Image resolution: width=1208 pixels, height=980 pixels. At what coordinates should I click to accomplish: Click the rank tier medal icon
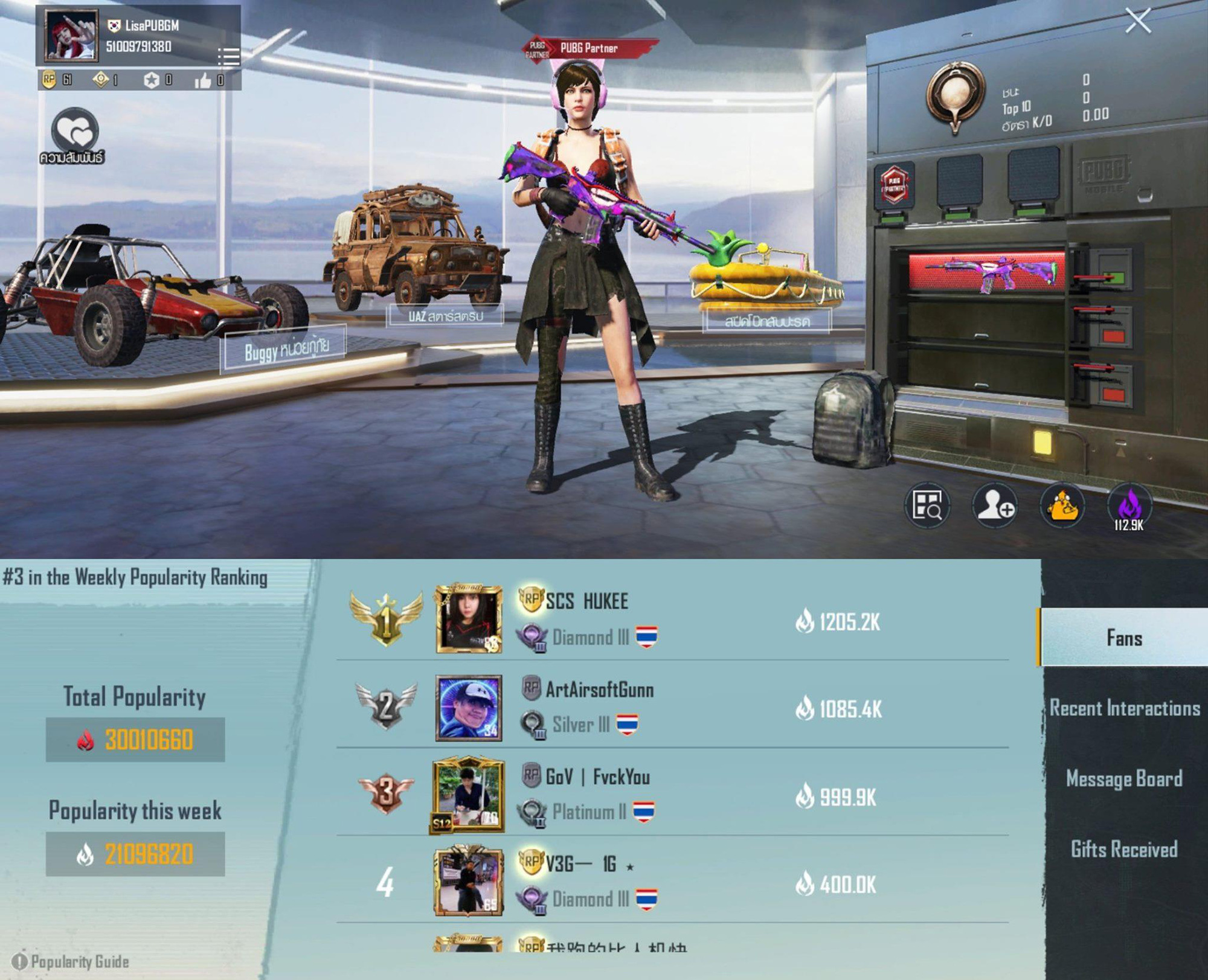(x=954, y=97)
